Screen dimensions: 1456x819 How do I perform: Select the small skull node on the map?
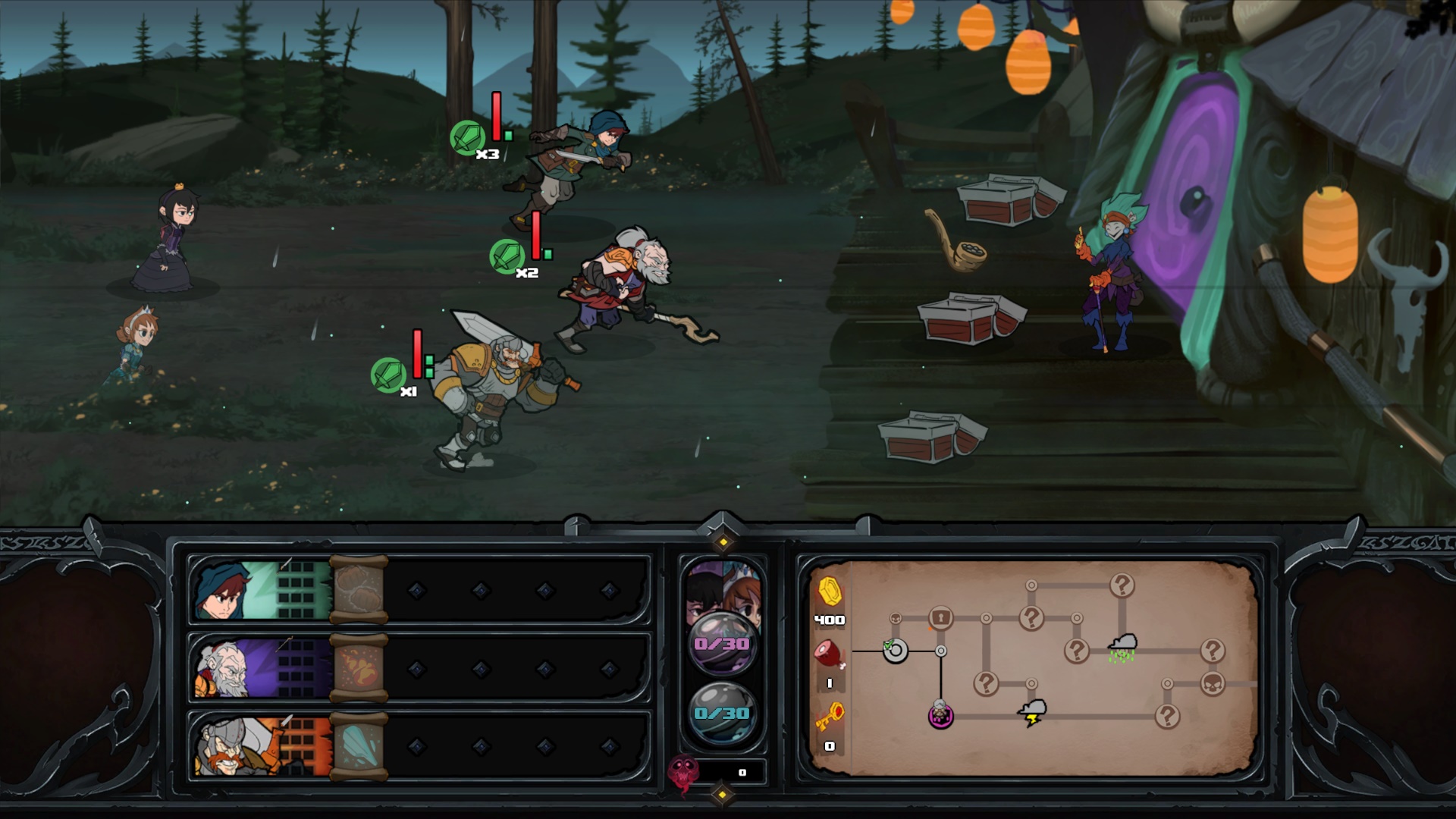click(895, 619)
